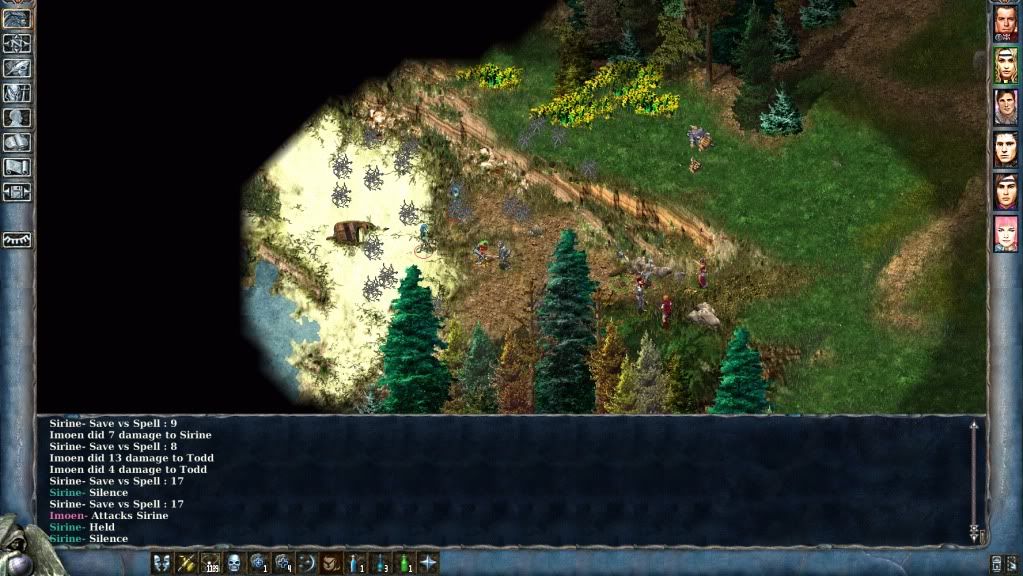Screen dimensions: 1023x576
Task: Activate the skull ability icon
Action: pyautogui.click(x=234, y=562)
